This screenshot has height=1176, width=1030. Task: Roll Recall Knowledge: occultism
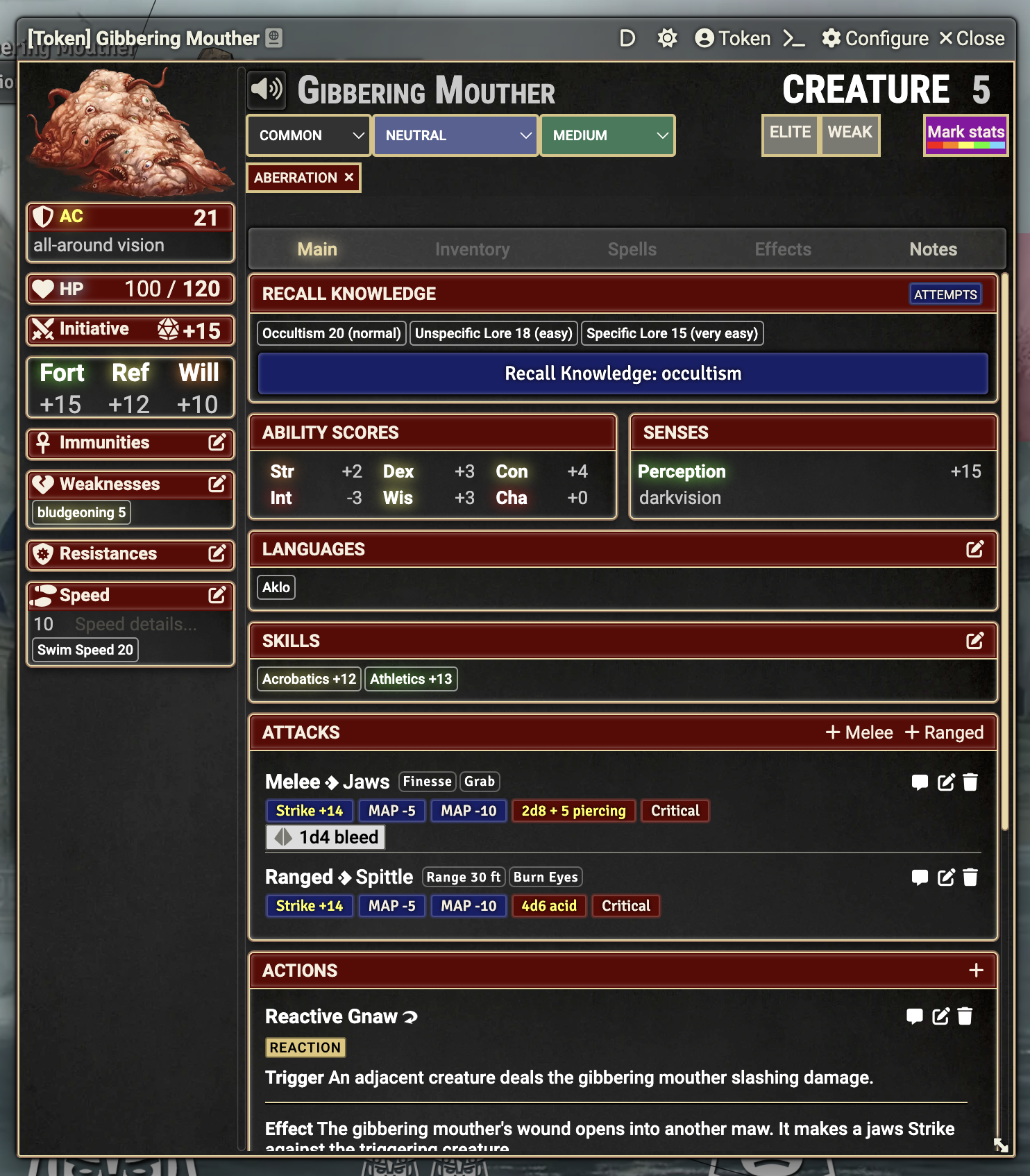point(623,373)
